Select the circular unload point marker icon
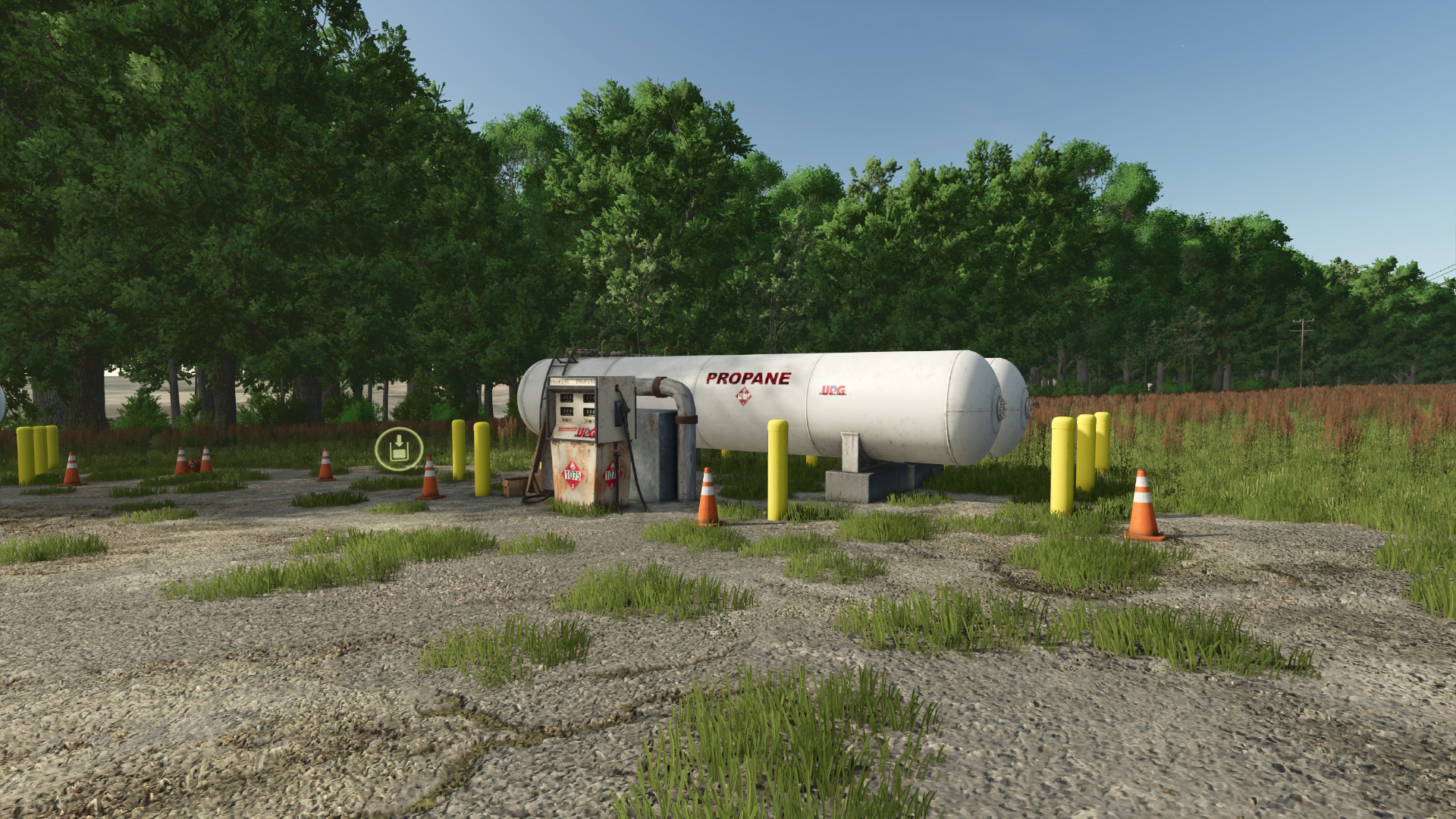Screen dimensions: 1456x819 click(x=398, y=450)
